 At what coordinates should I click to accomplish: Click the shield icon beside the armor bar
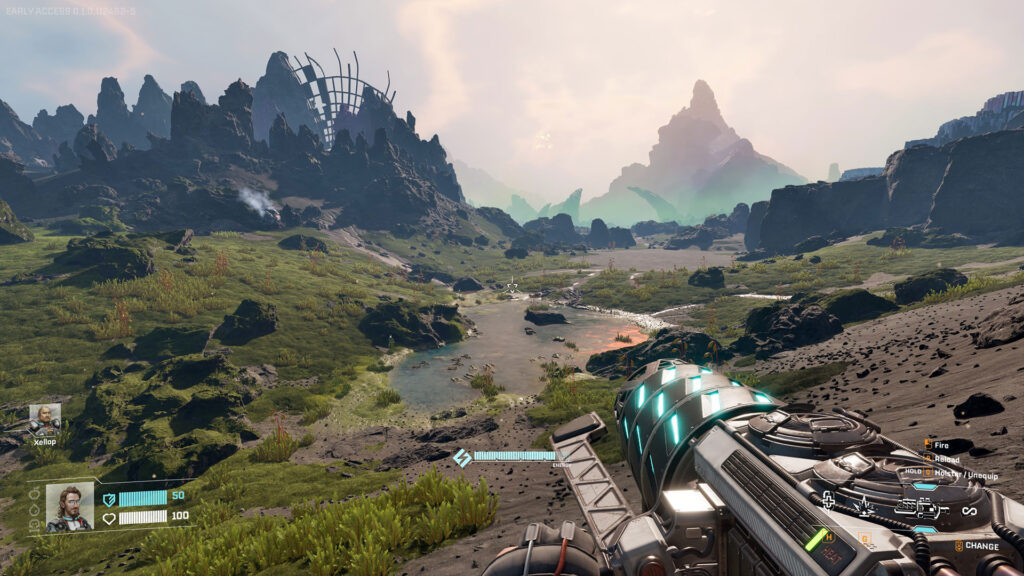coord(109,498)
